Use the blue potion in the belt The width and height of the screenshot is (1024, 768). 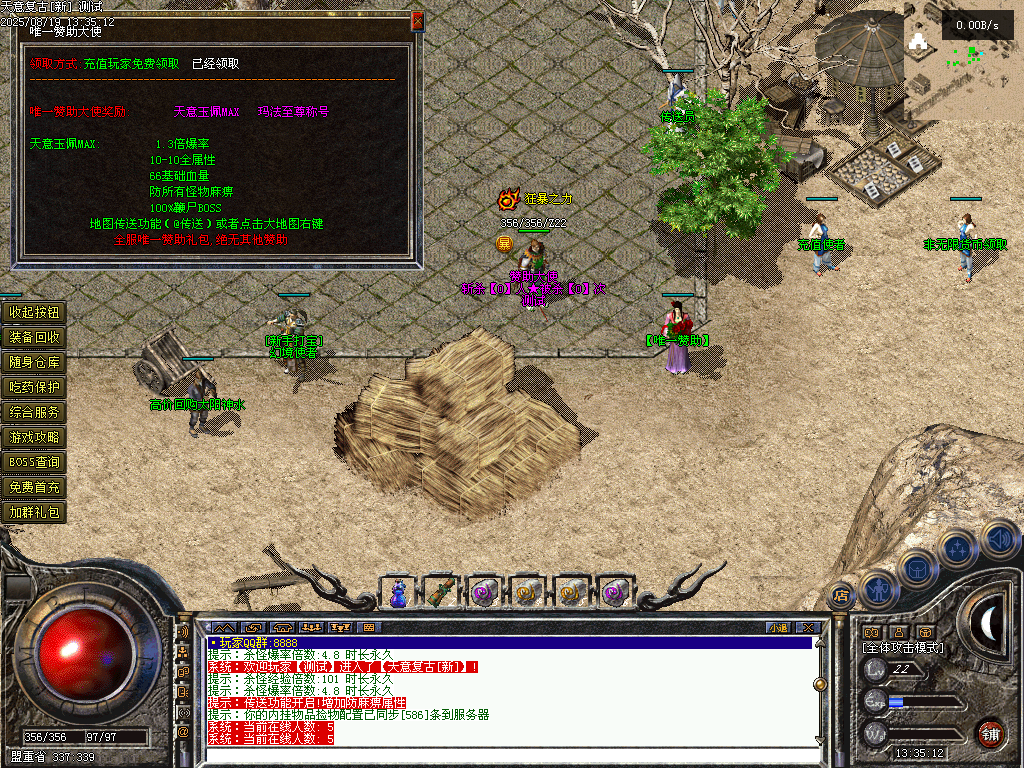point(398,592)
